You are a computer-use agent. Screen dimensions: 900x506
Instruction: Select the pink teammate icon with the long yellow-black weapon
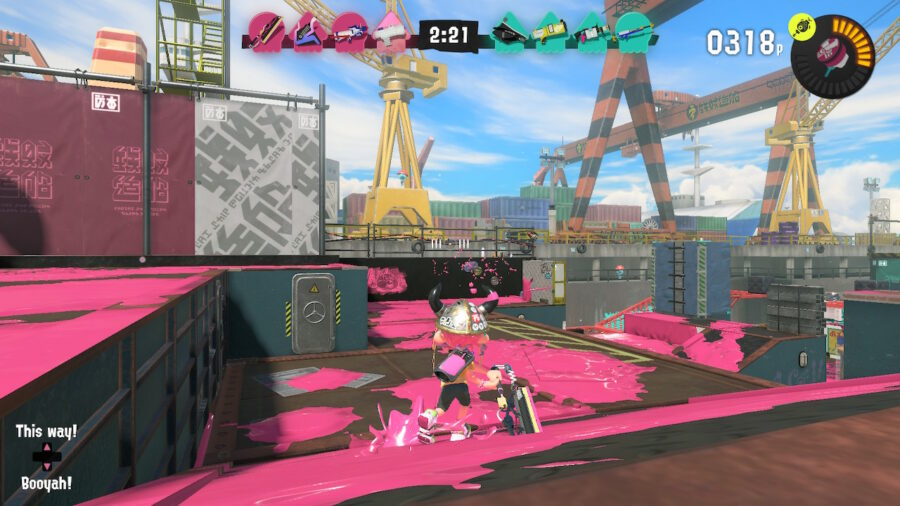tap(264, 31)
